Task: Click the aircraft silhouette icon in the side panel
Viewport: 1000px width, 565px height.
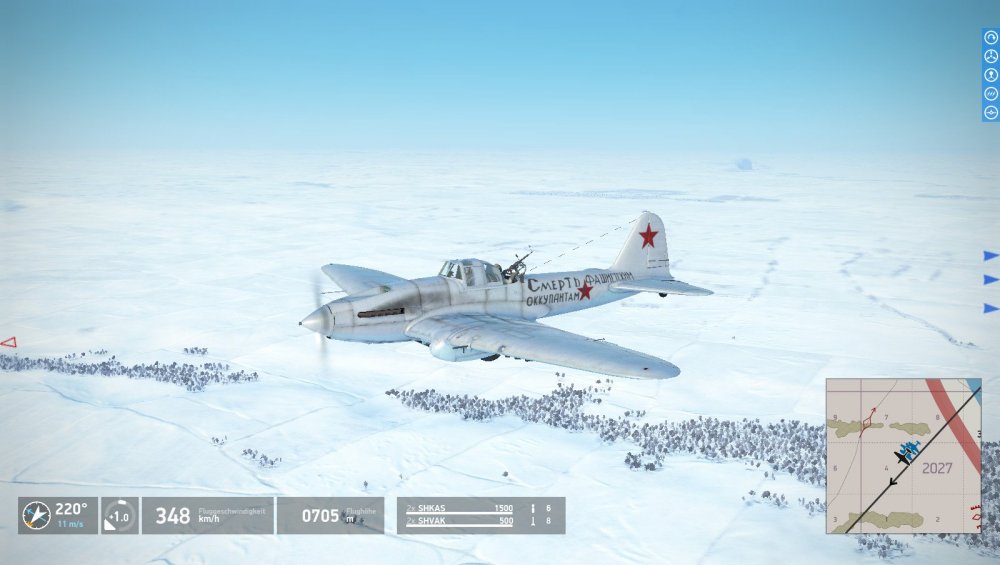Action: tap(991, 112)
